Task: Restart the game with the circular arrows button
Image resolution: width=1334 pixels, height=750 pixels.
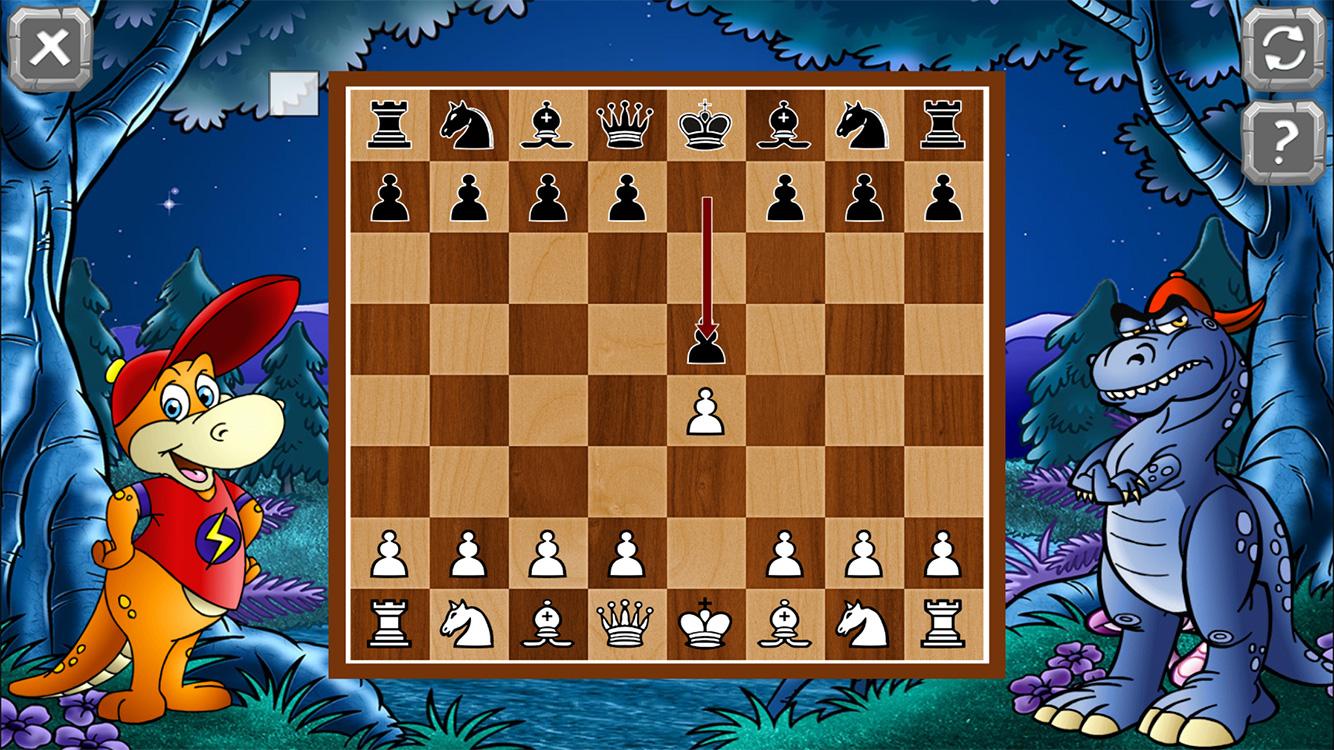Action: click(1283, 50)
